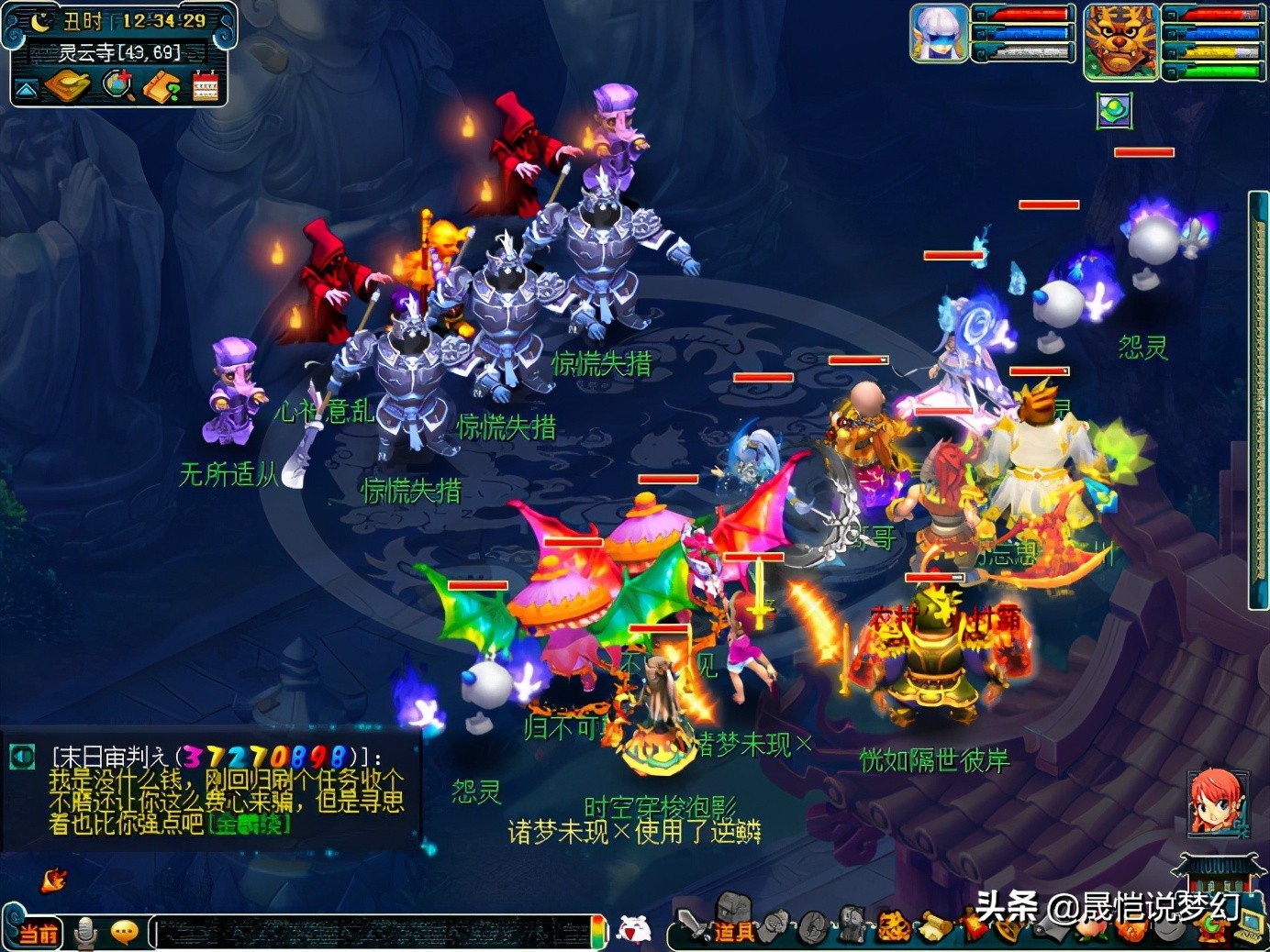Open the yellow speech bubble chat button

[124, 933]
